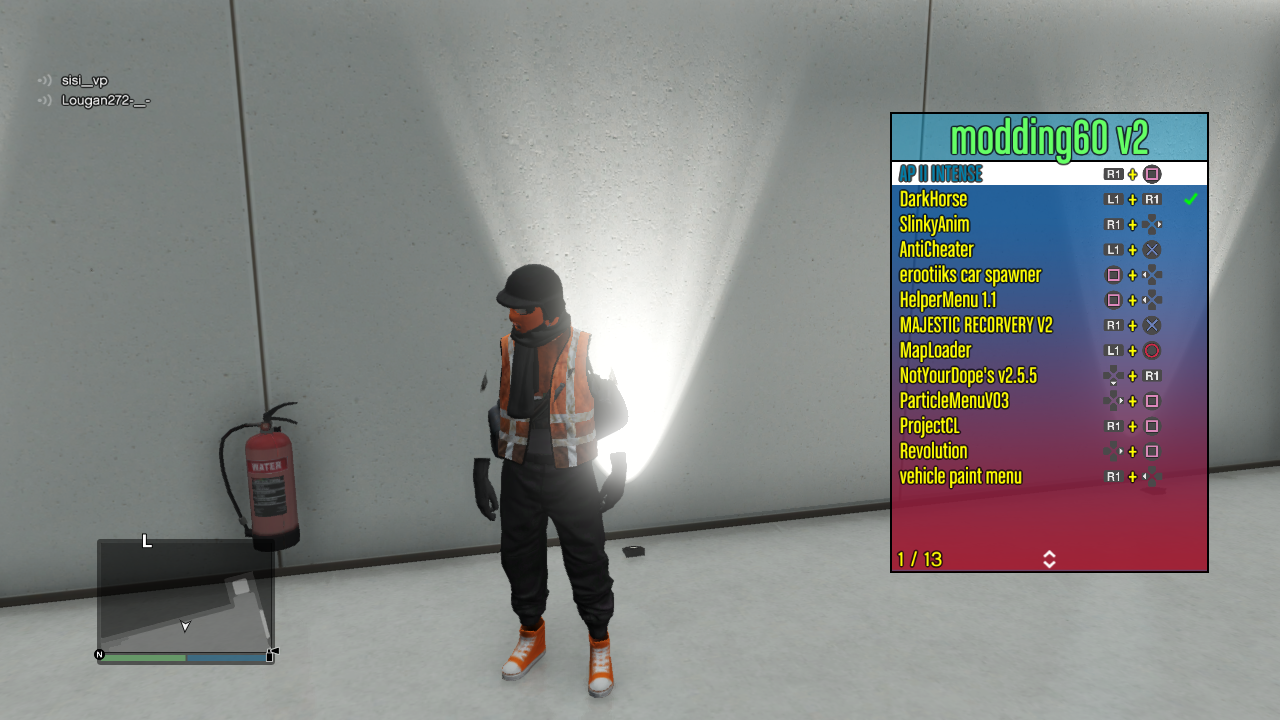Click the R1 icon next to AP II INTENSE

coord(1113,173)
